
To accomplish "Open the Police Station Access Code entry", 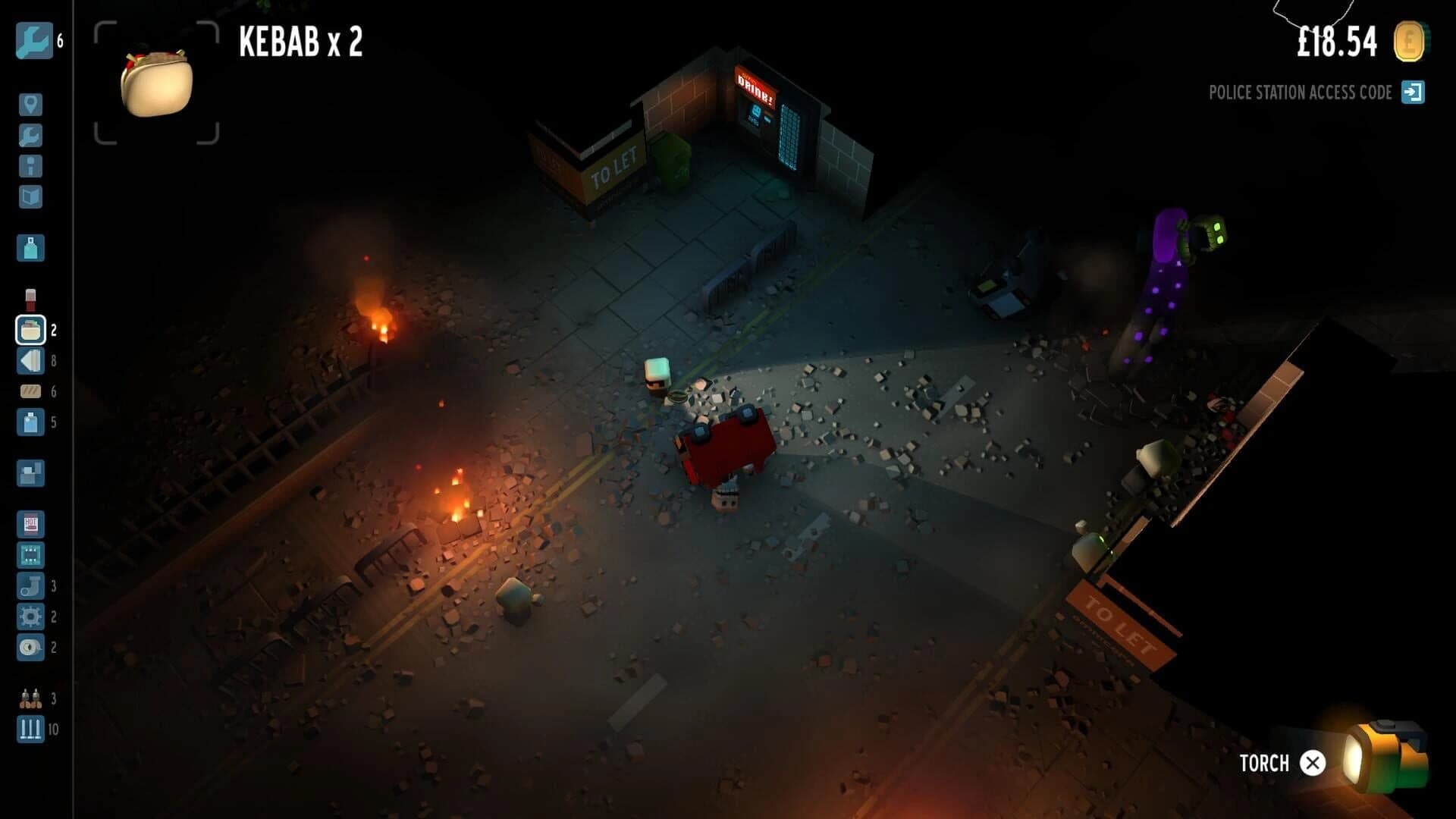I will 1301,93.
